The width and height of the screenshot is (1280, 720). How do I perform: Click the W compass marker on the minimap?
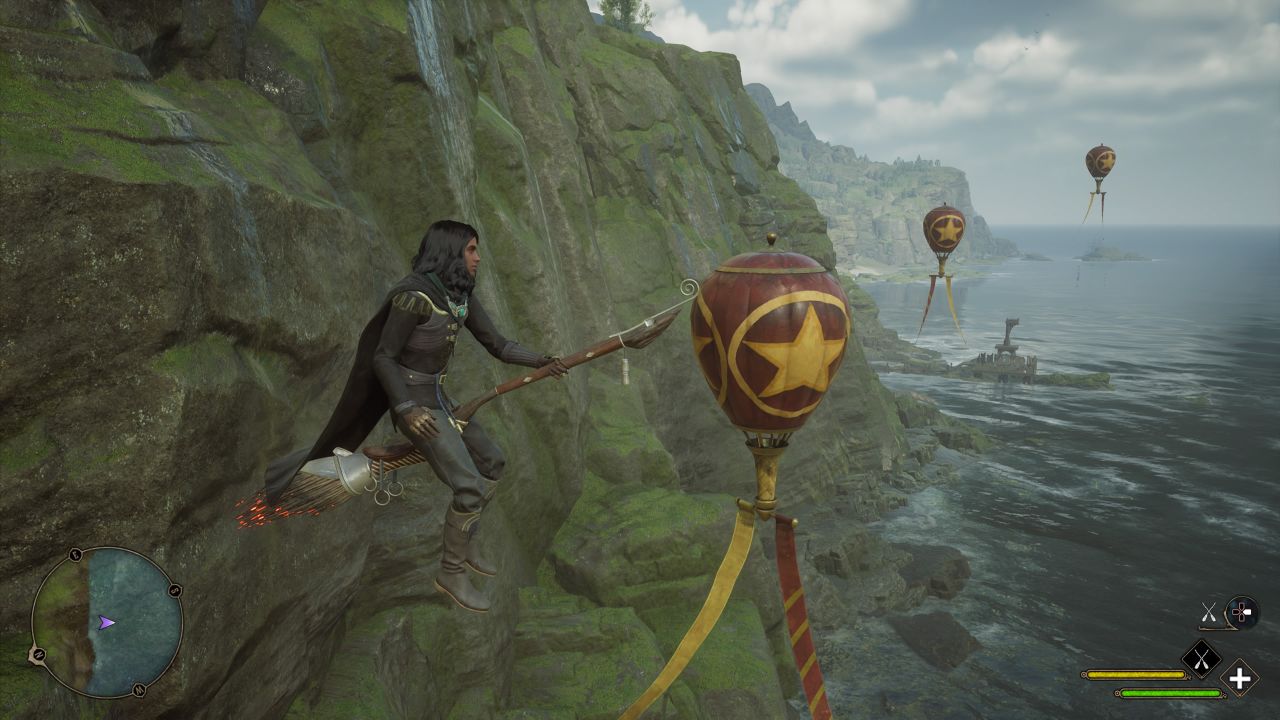pos(140,690)
